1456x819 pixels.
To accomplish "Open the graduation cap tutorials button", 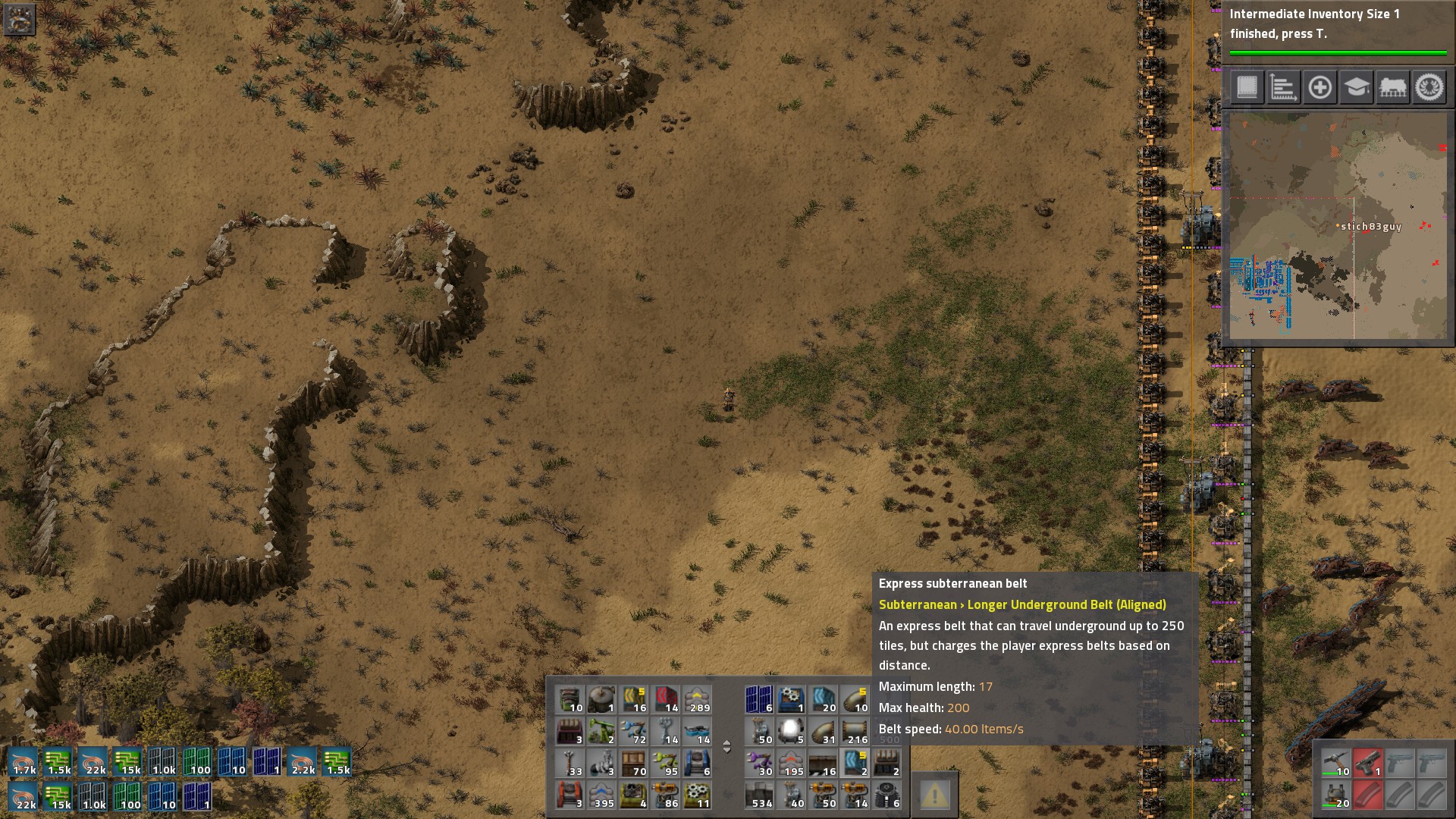I will pos(1356,87).
